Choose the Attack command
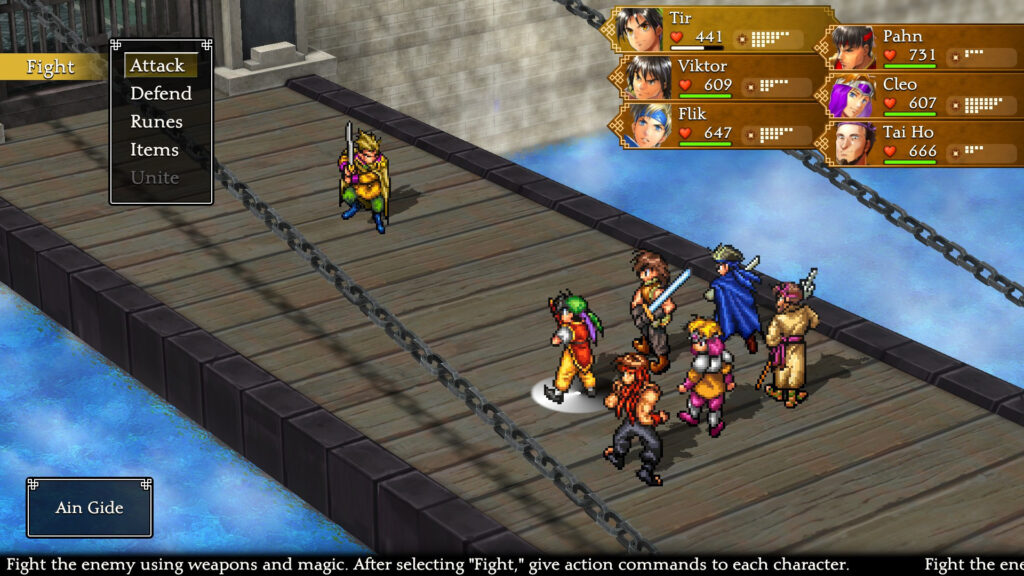 [158, 65]
